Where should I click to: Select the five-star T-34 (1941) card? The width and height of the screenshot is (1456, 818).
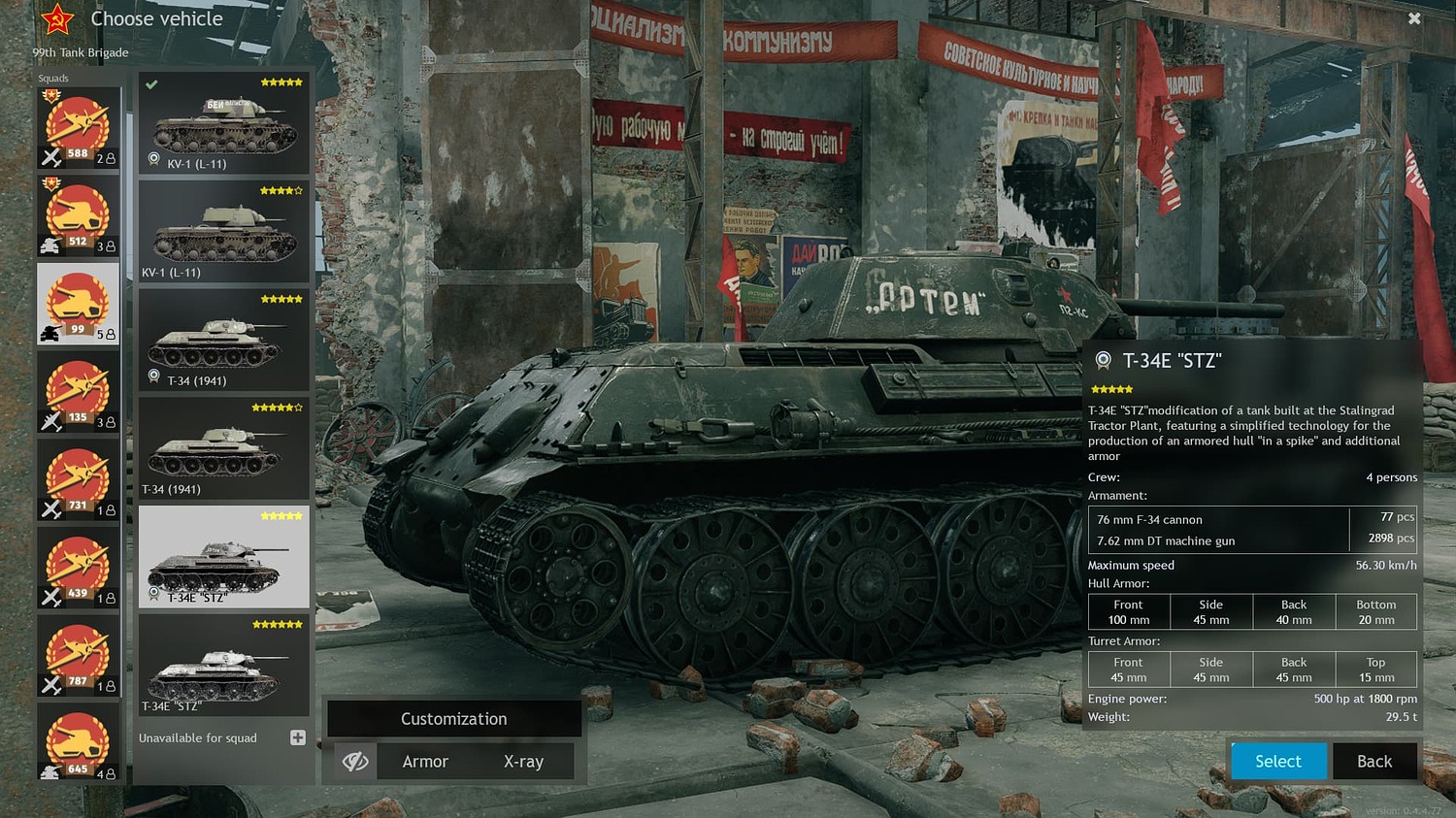[x=223, y=340]
